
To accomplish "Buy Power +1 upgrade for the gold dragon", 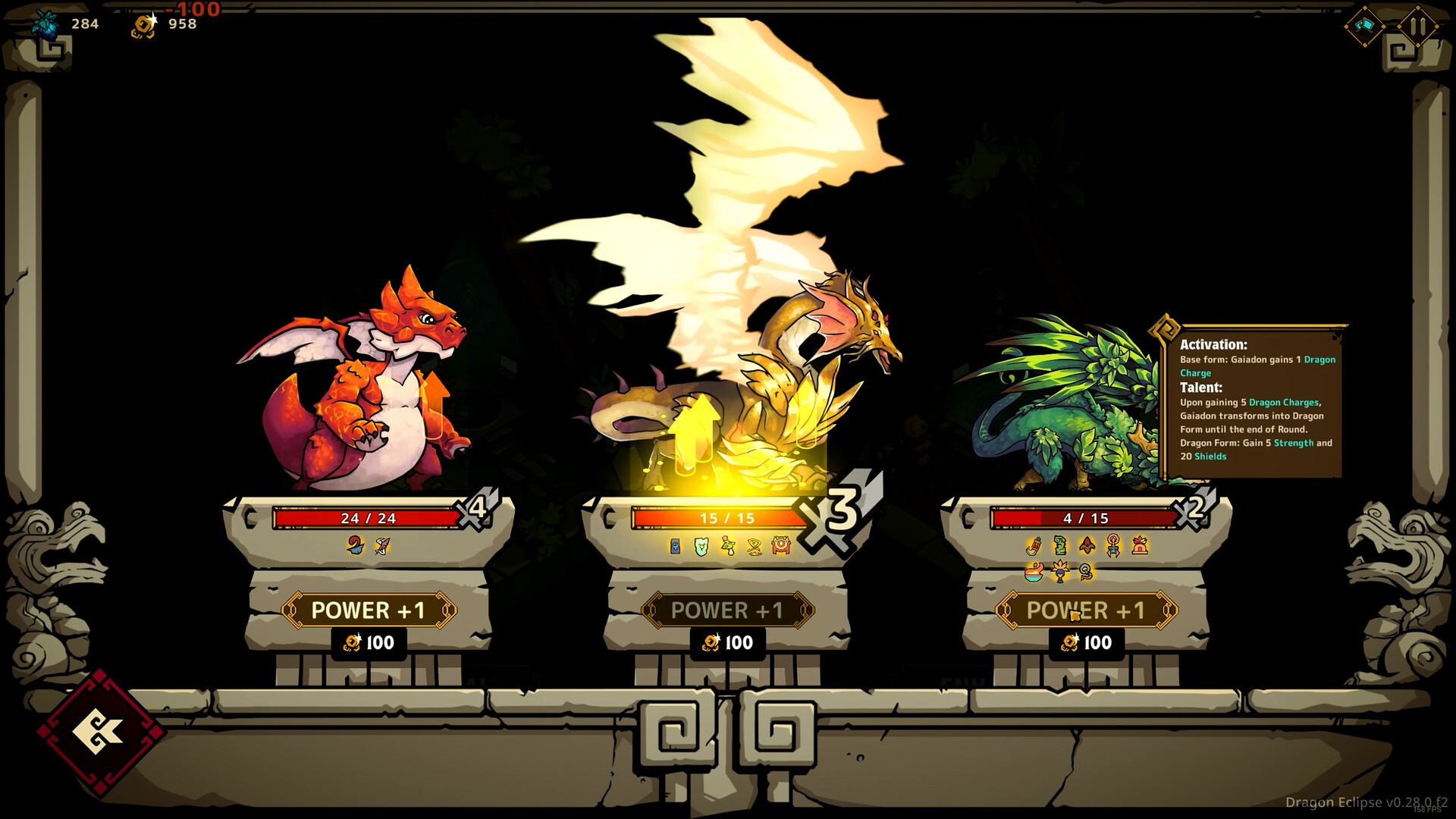I will 728,610.
